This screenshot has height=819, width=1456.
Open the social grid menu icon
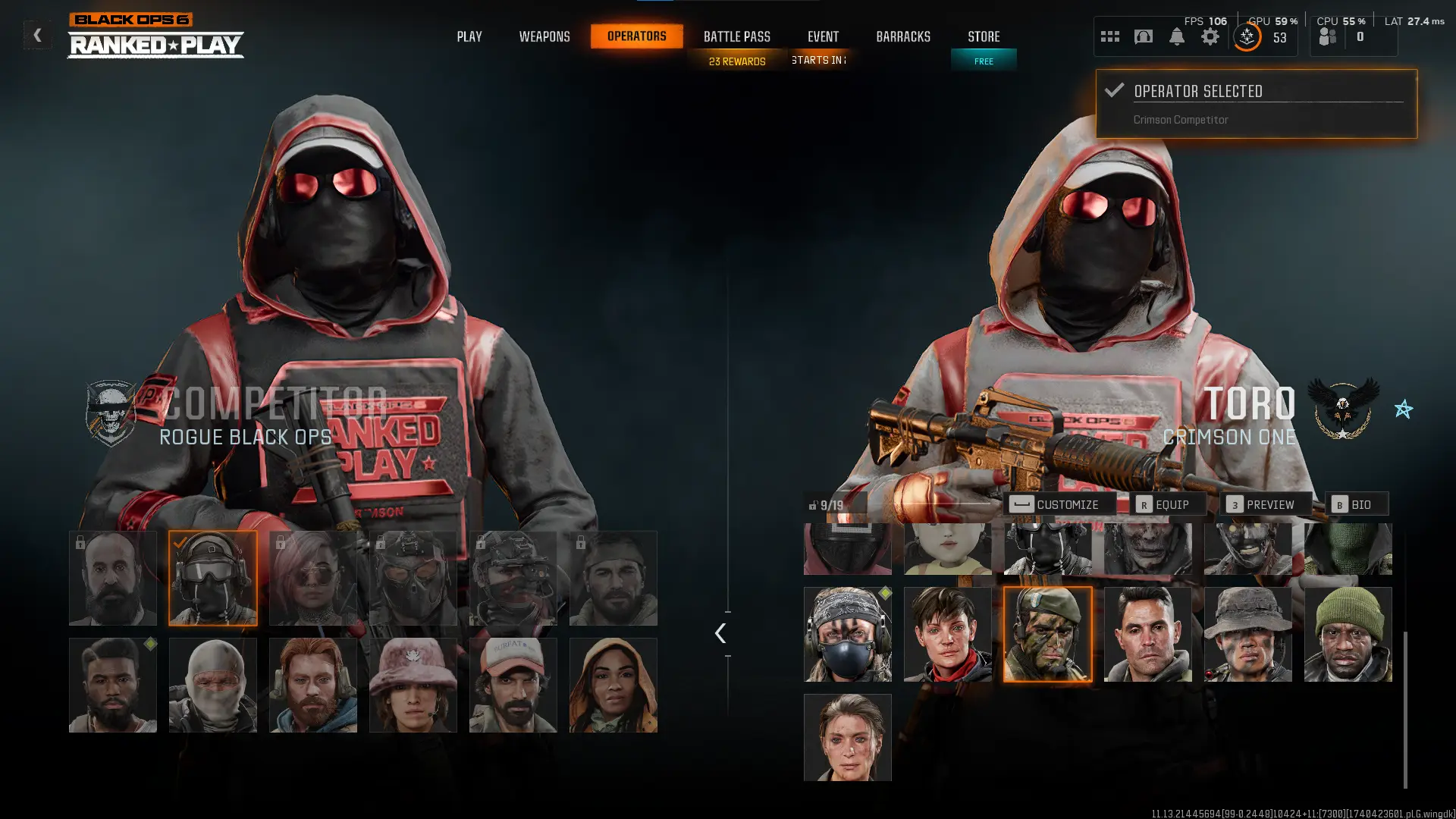1110,36
